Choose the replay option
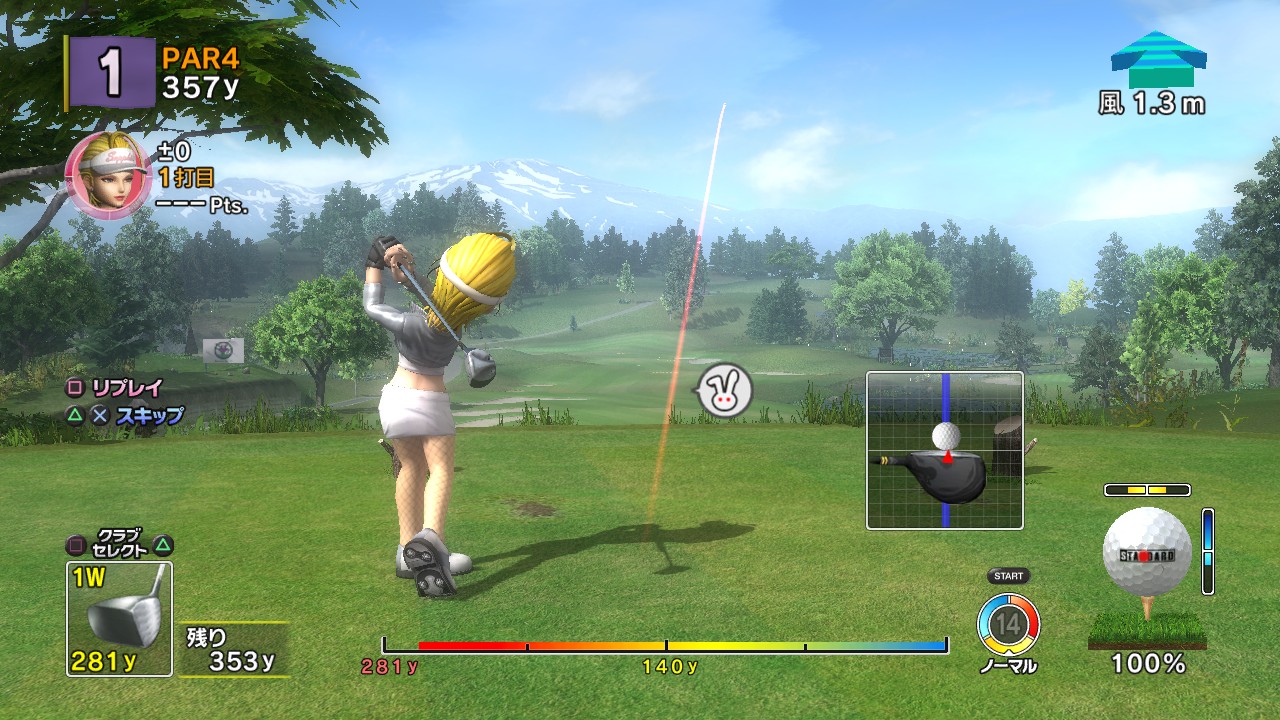This screenshot has height=720, width=1280. [x=126, y=388]
